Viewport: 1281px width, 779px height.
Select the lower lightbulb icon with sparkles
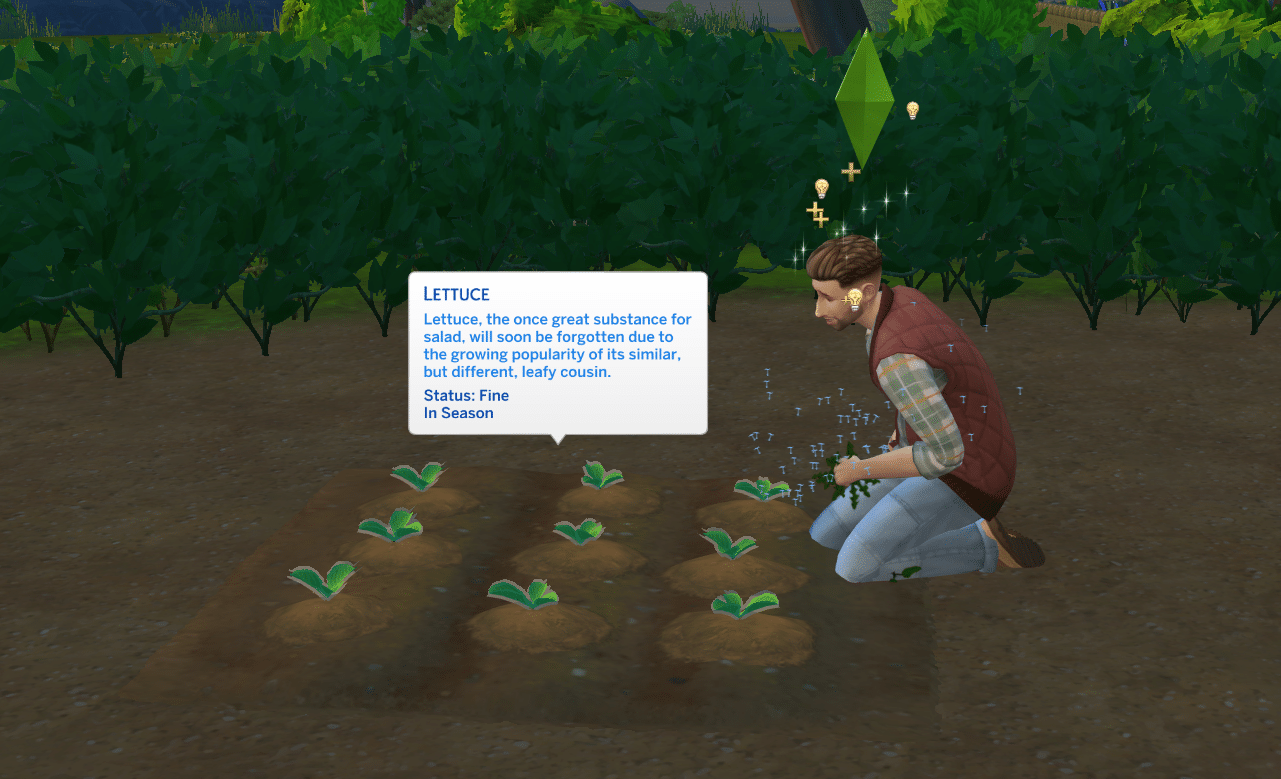click(820, 188)
